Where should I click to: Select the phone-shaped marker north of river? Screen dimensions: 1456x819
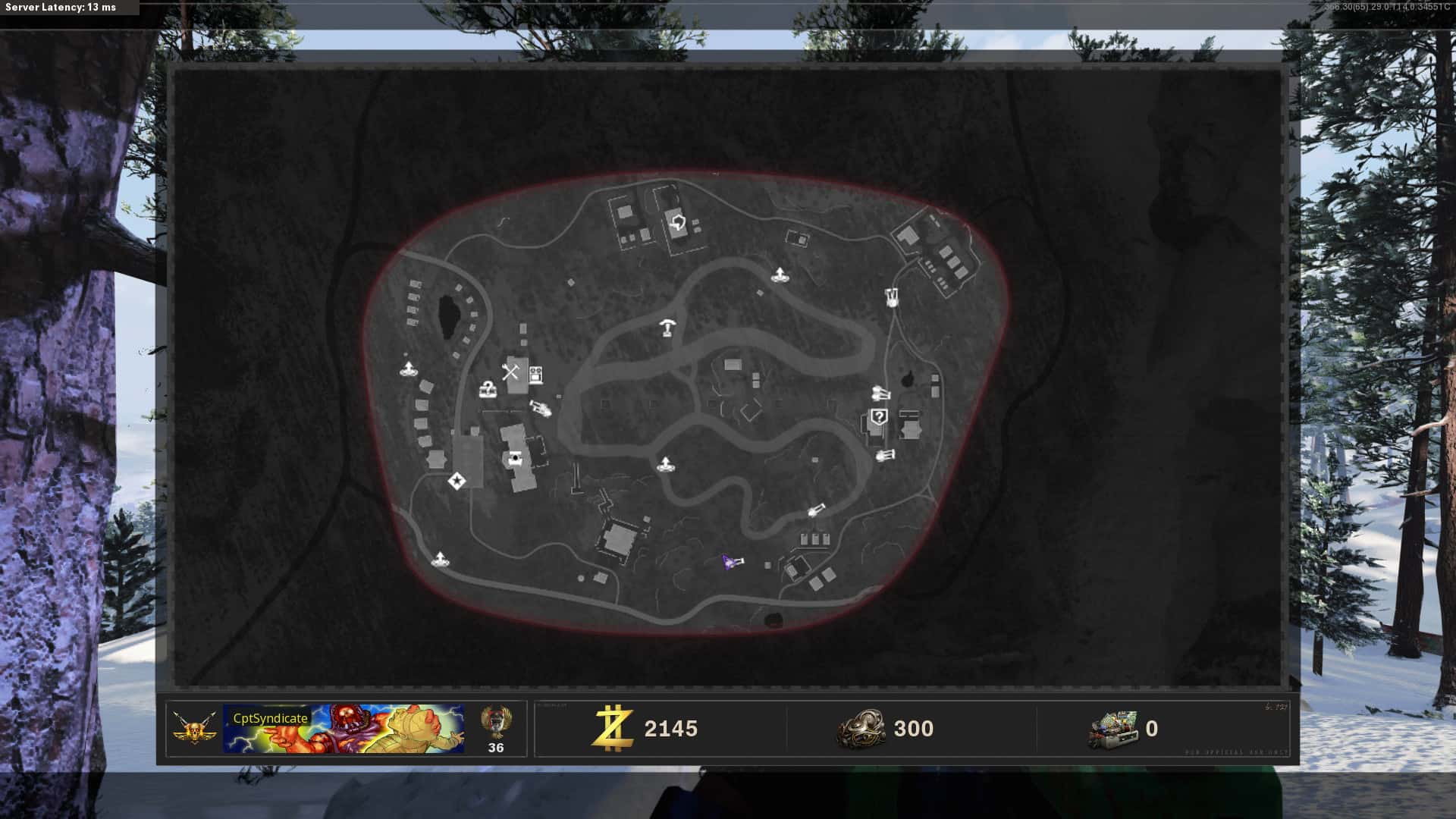pyautogui.click(x=667, y=327)
